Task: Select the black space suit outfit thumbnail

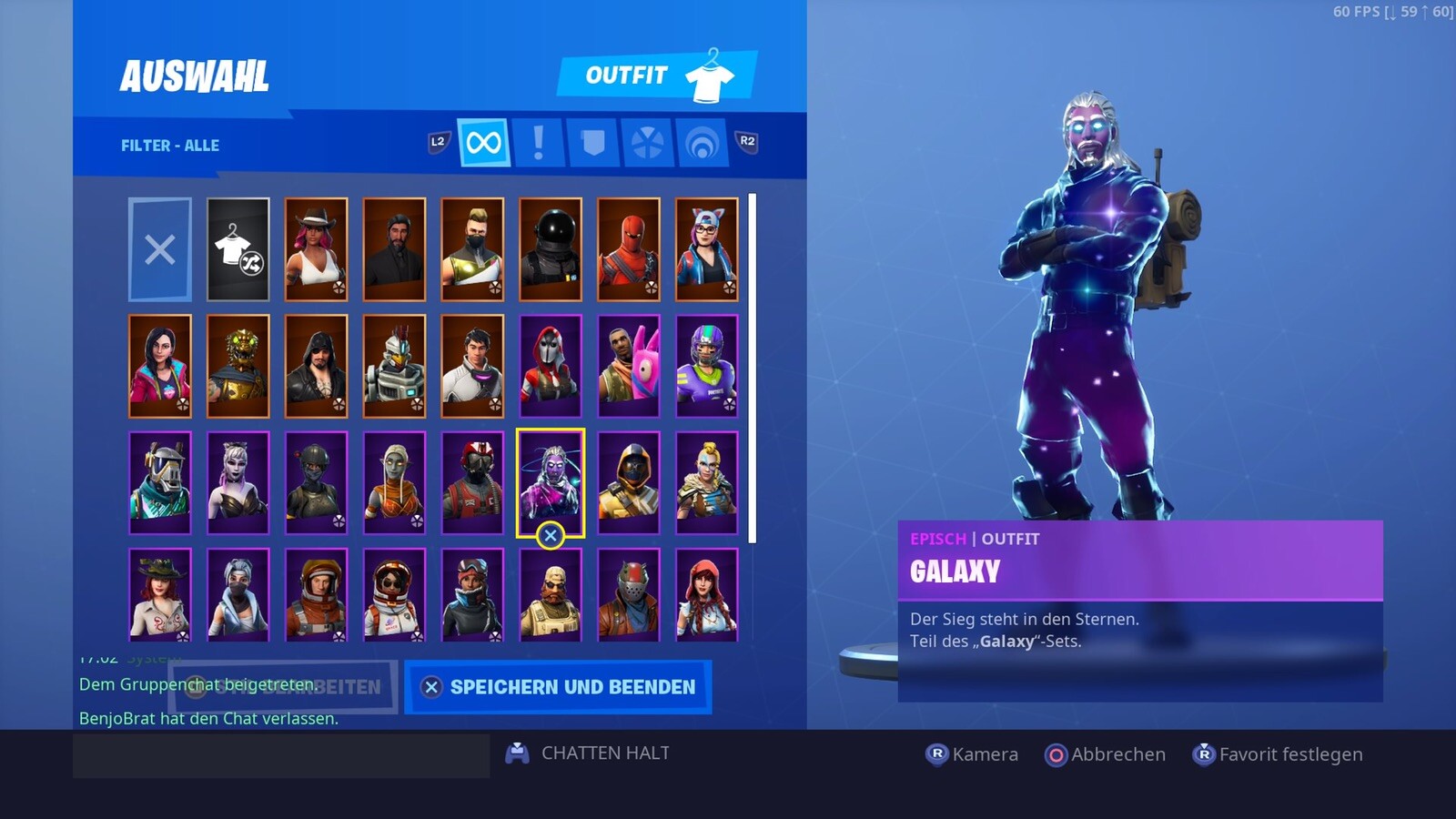Action: pyautogui.click(x=551, y=248)
